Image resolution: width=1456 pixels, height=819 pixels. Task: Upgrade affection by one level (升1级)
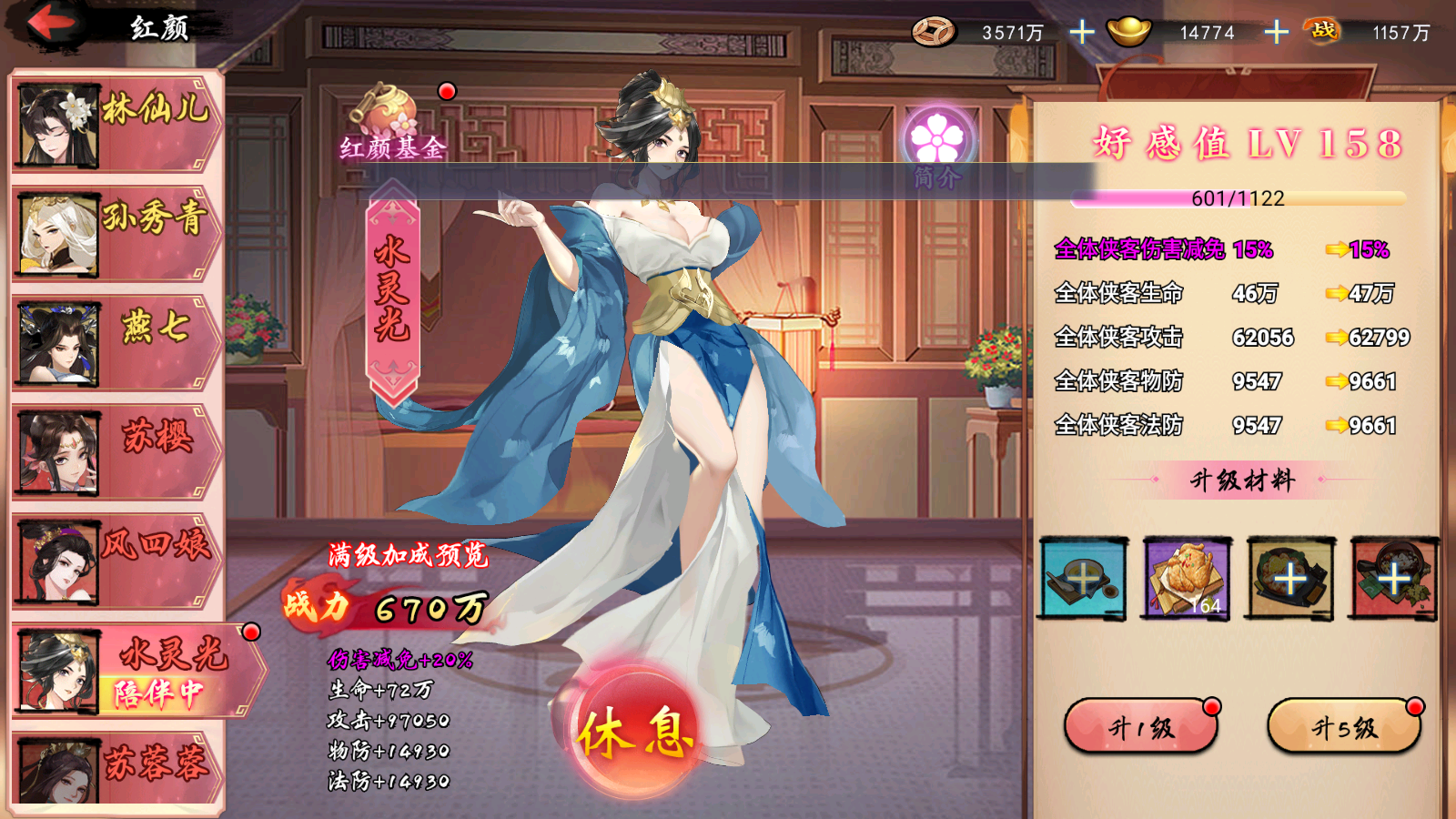1140,727
